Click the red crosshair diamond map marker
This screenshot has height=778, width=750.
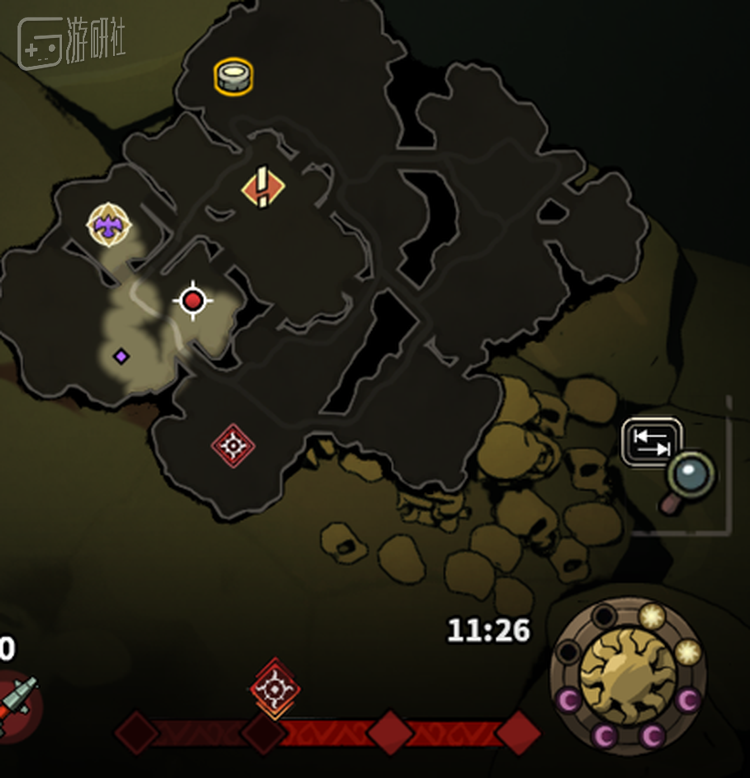point(233,445)
